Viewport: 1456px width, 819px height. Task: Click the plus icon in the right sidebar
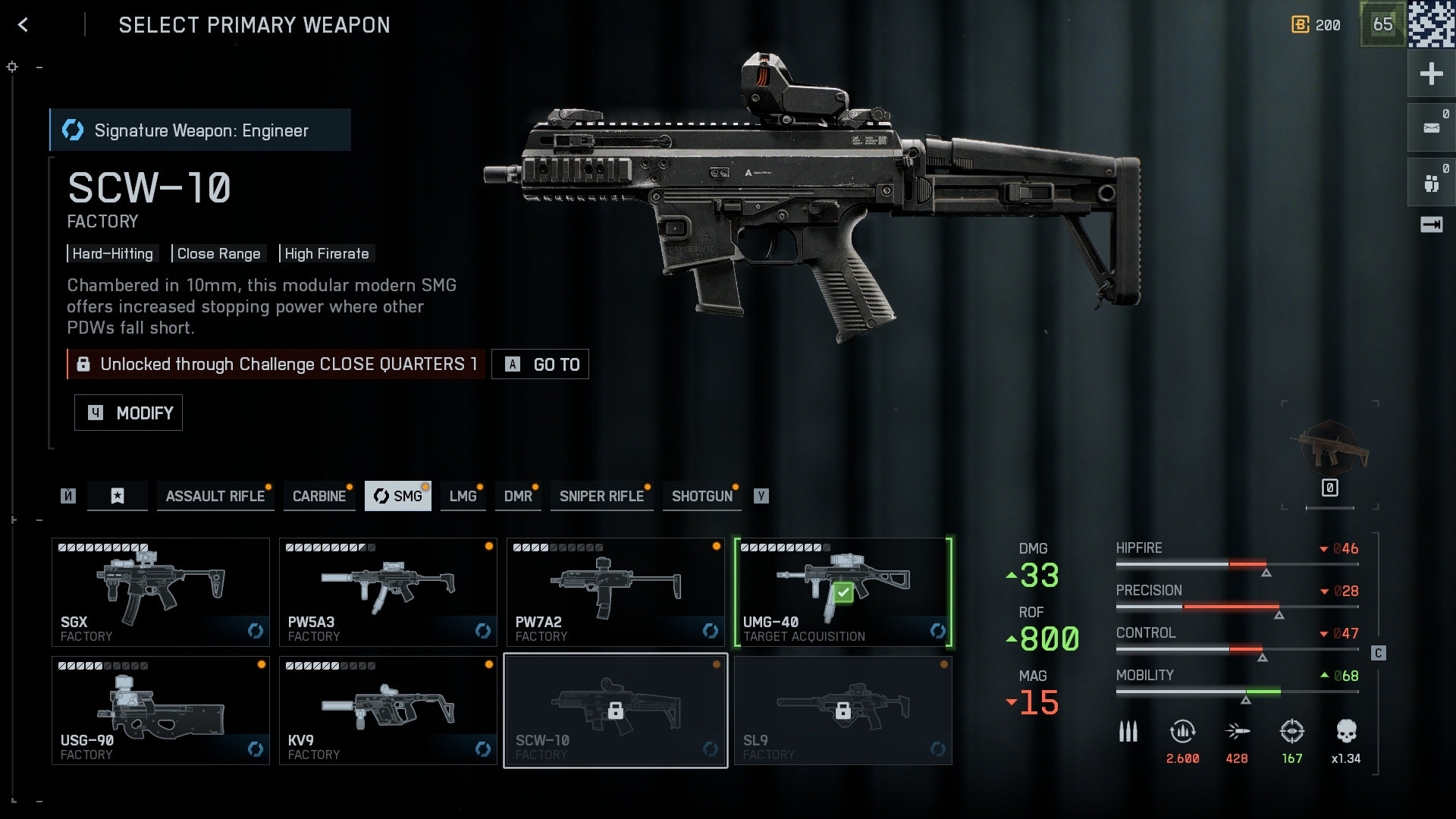tap(1431, 74)
